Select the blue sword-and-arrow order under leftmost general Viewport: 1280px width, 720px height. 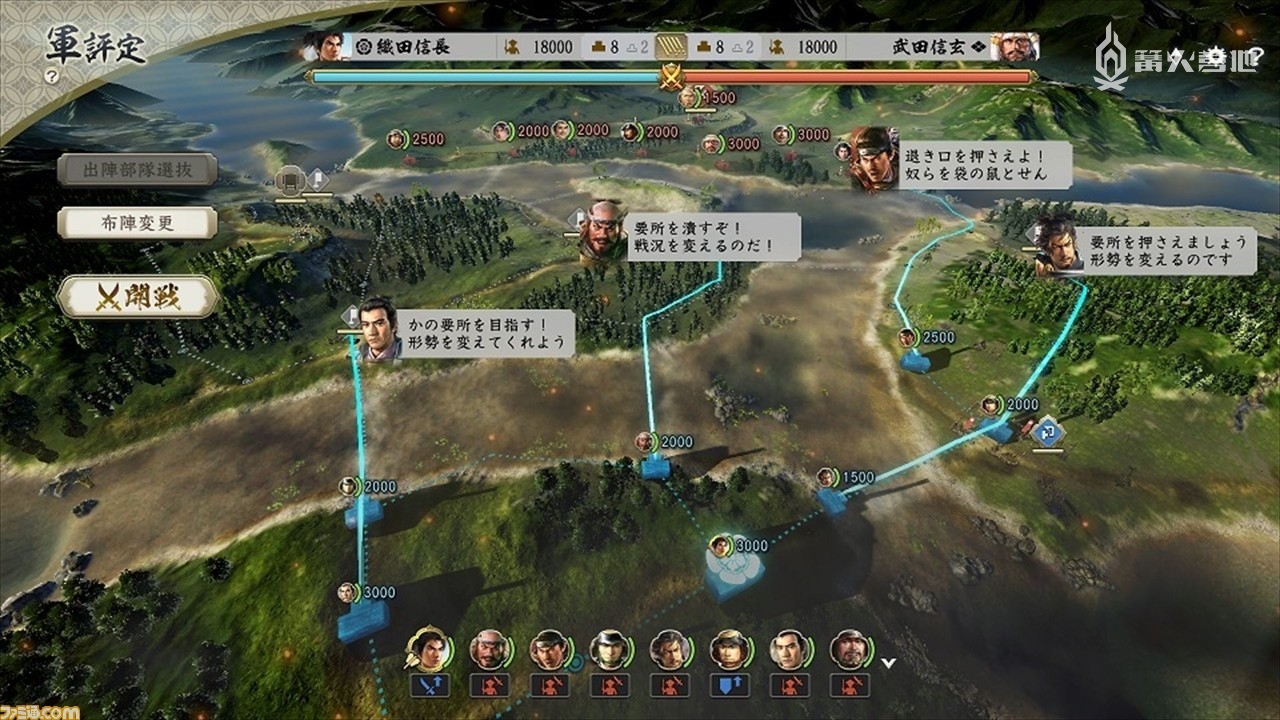click(428, 686)
